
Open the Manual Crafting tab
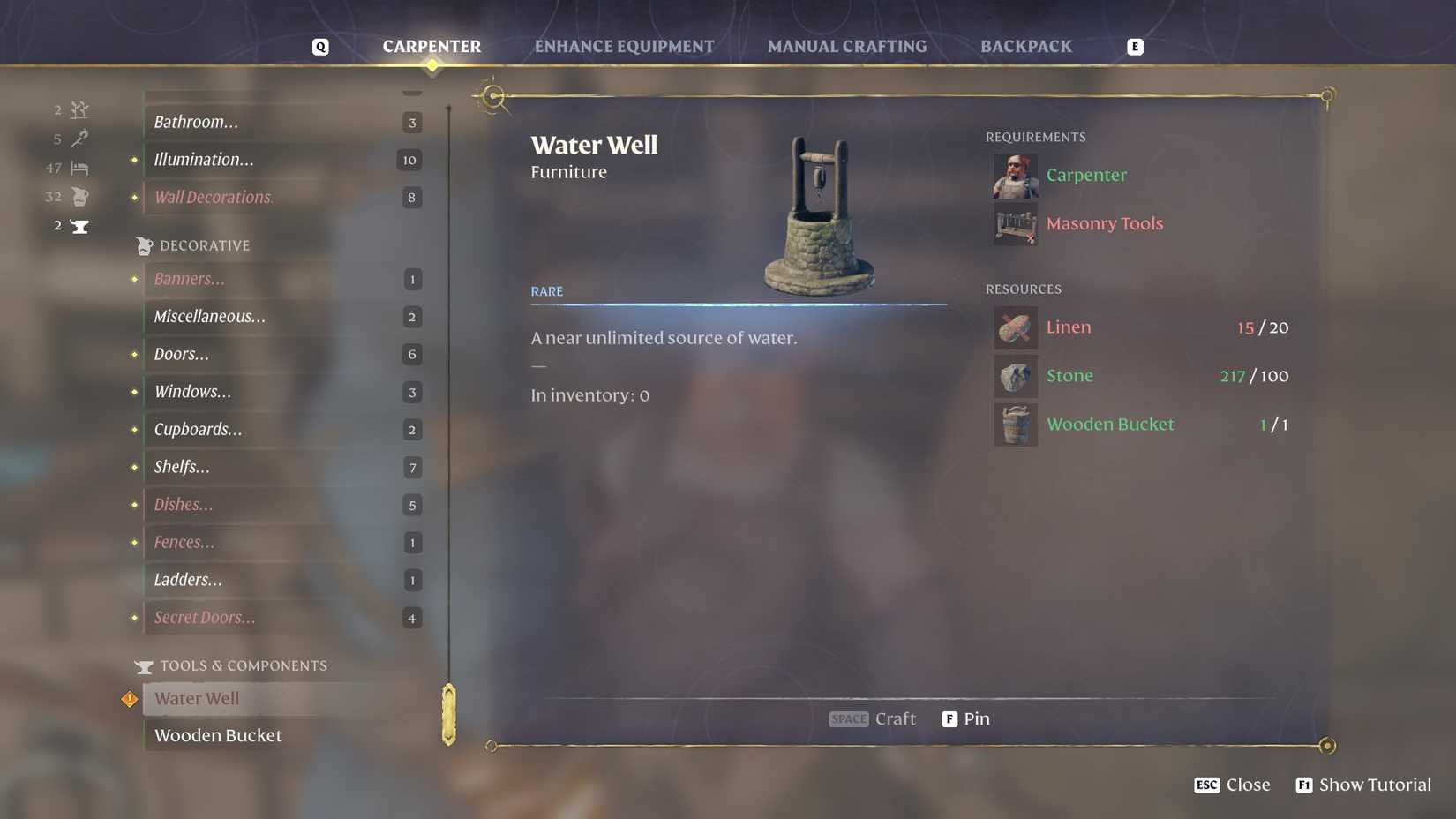pyautogui.click(x=847, y=46)
